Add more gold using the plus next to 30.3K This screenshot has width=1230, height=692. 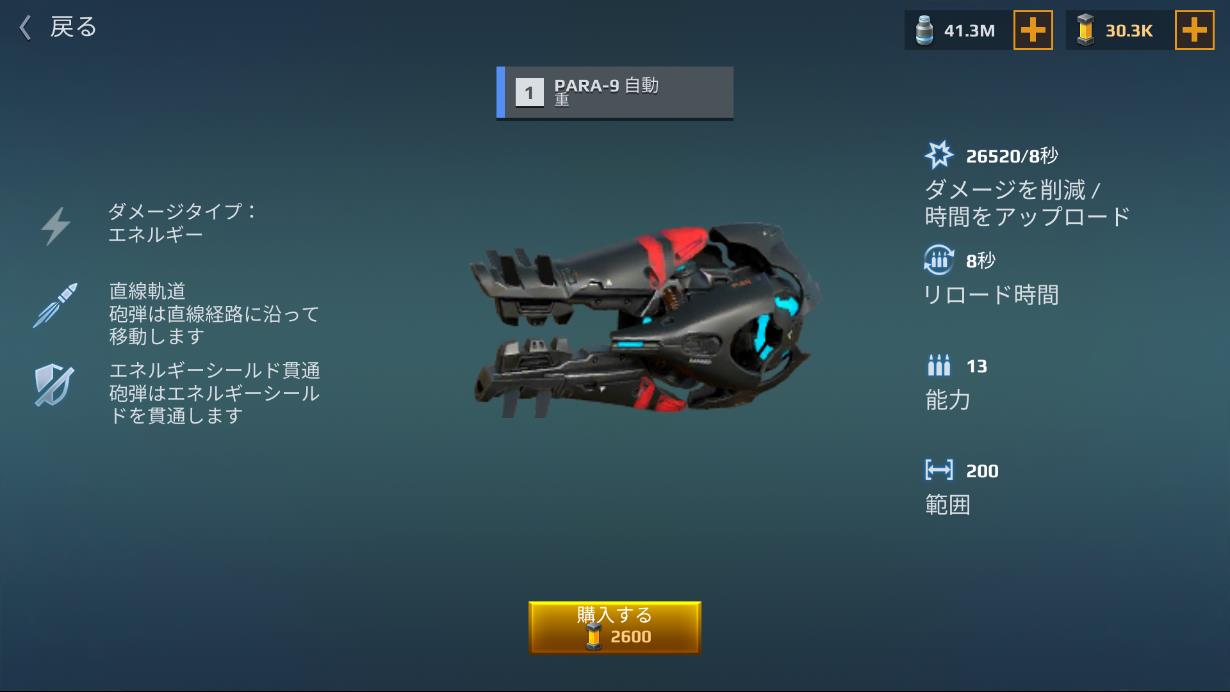[x=1194, y=31]
